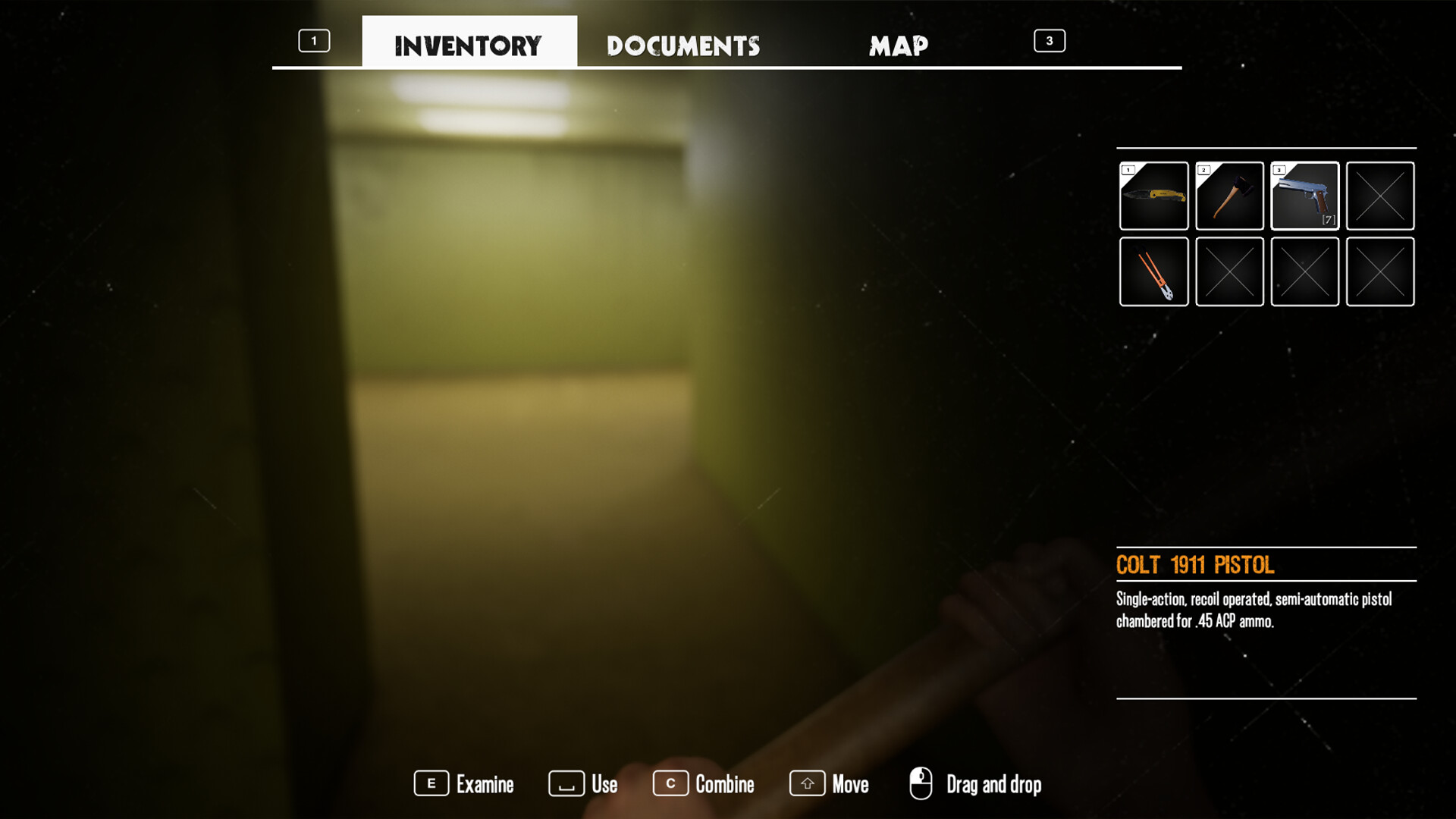
Task: Select the Inventory tab
Action: click(468, 45)
